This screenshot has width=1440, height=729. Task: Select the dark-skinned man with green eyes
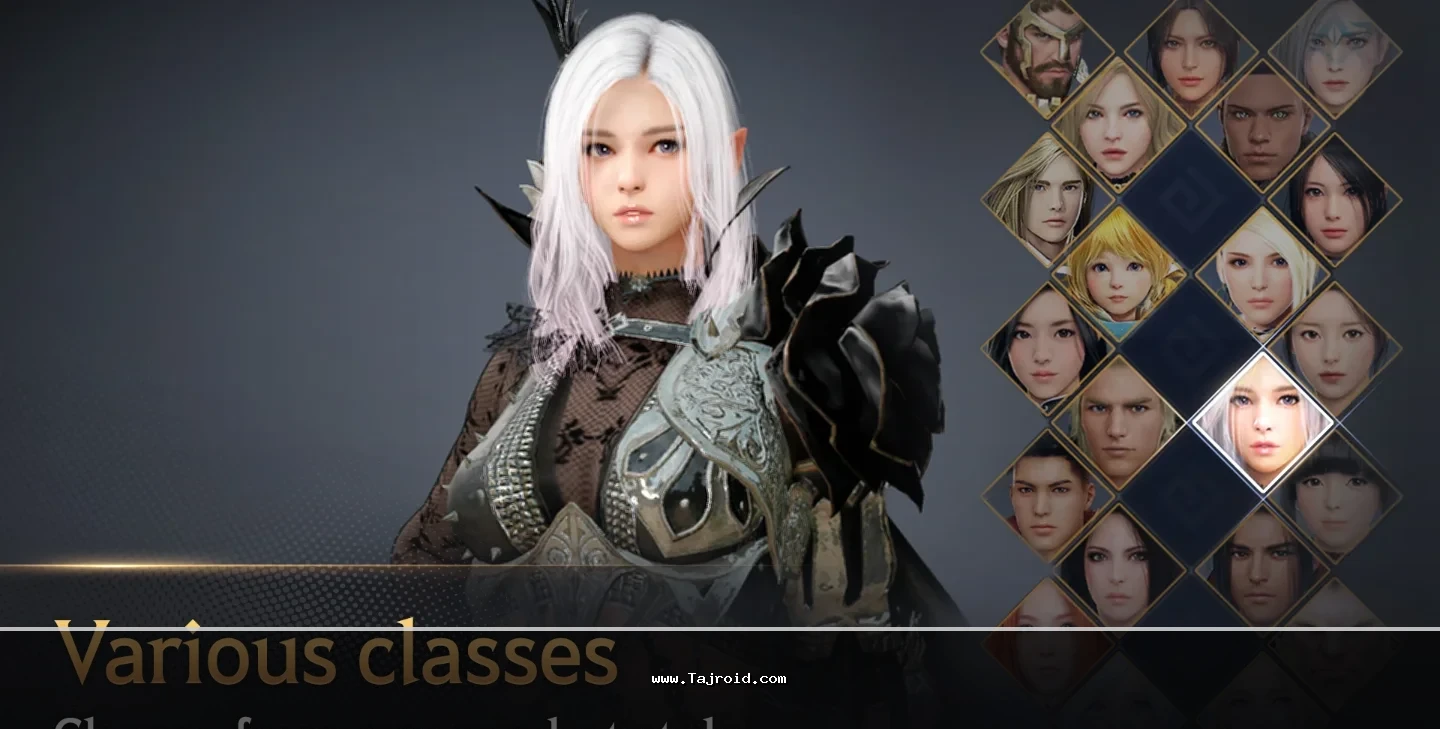click(x=1262, y=125)
